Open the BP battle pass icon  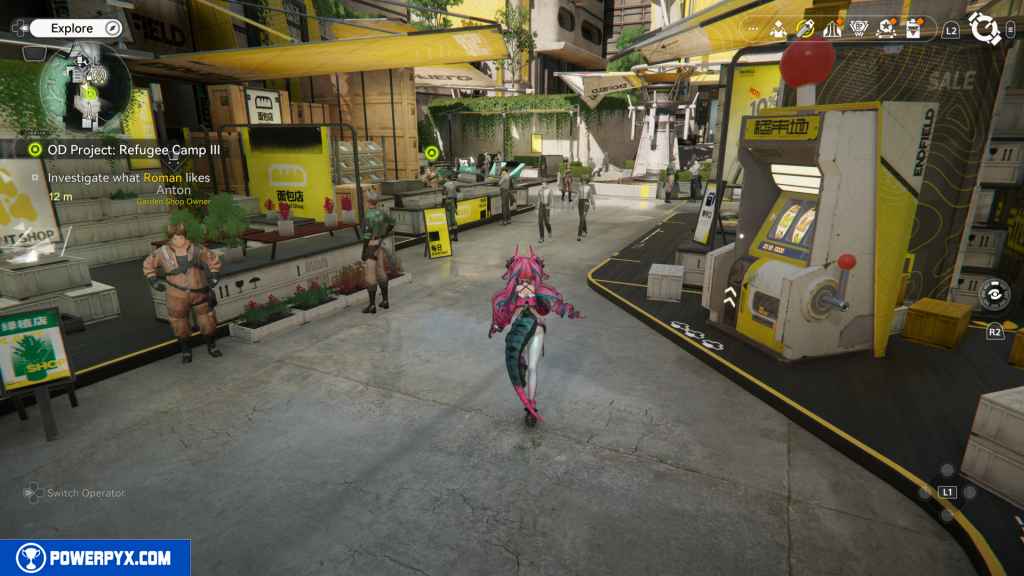point(858,29)
